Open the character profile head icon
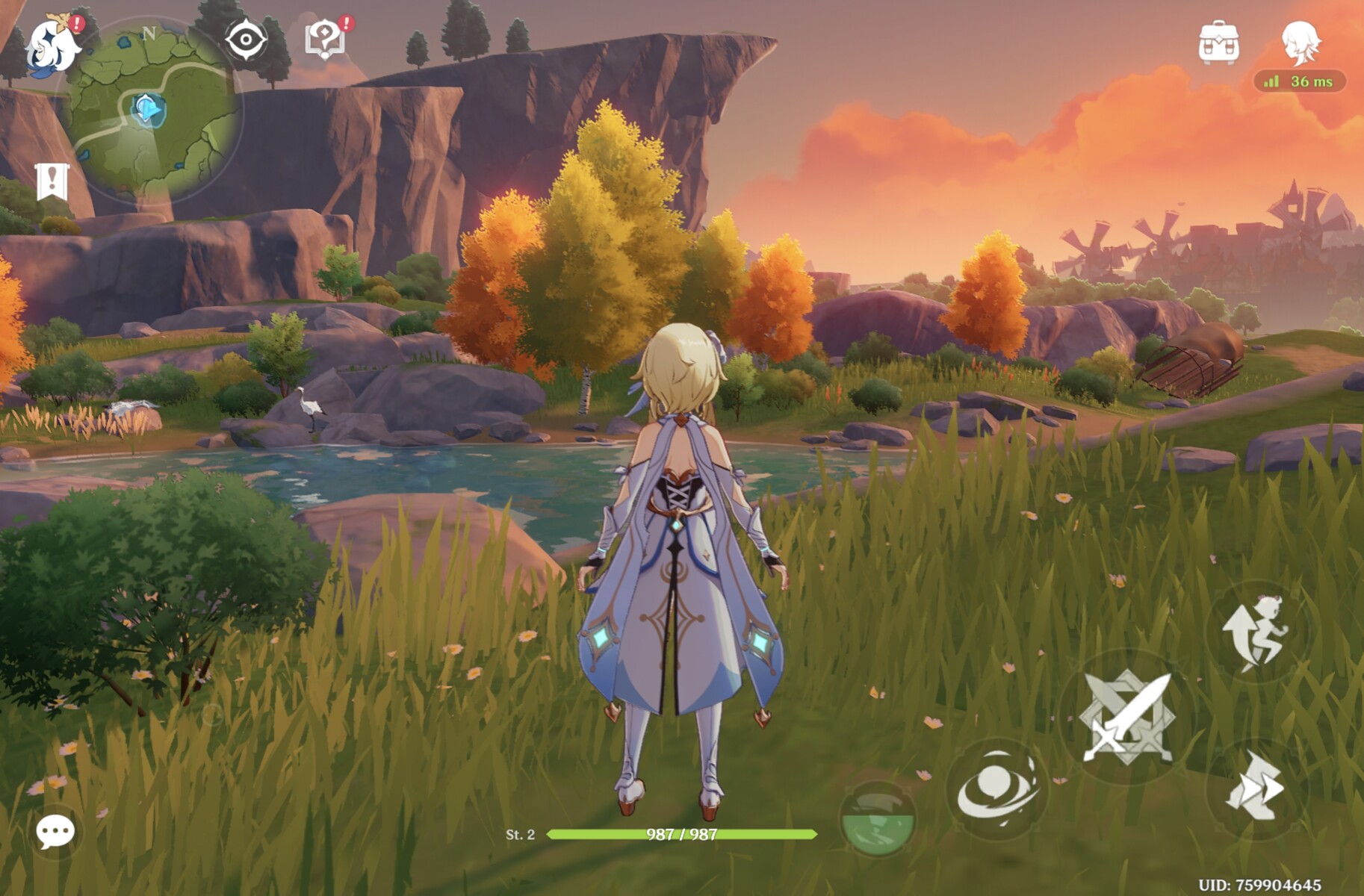 click(1301, 43)
